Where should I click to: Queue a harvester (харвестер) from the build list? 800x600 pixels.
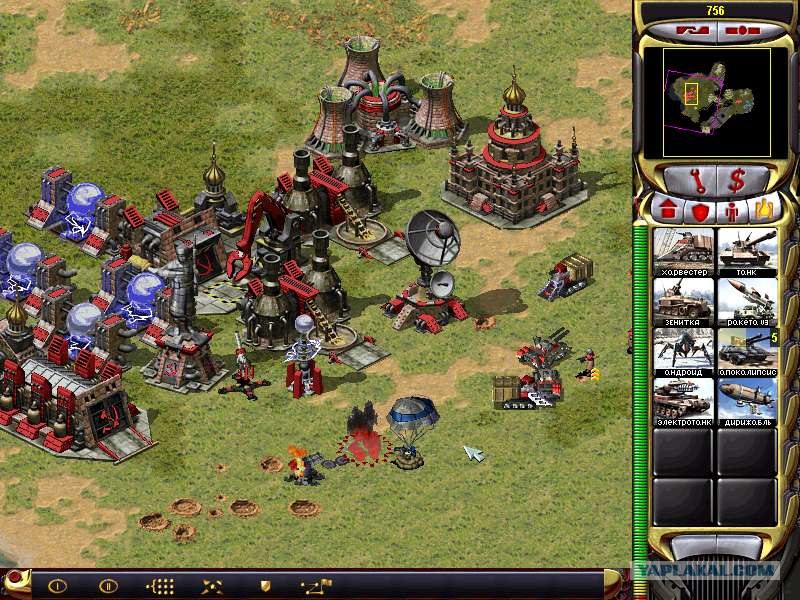(683, 250)
